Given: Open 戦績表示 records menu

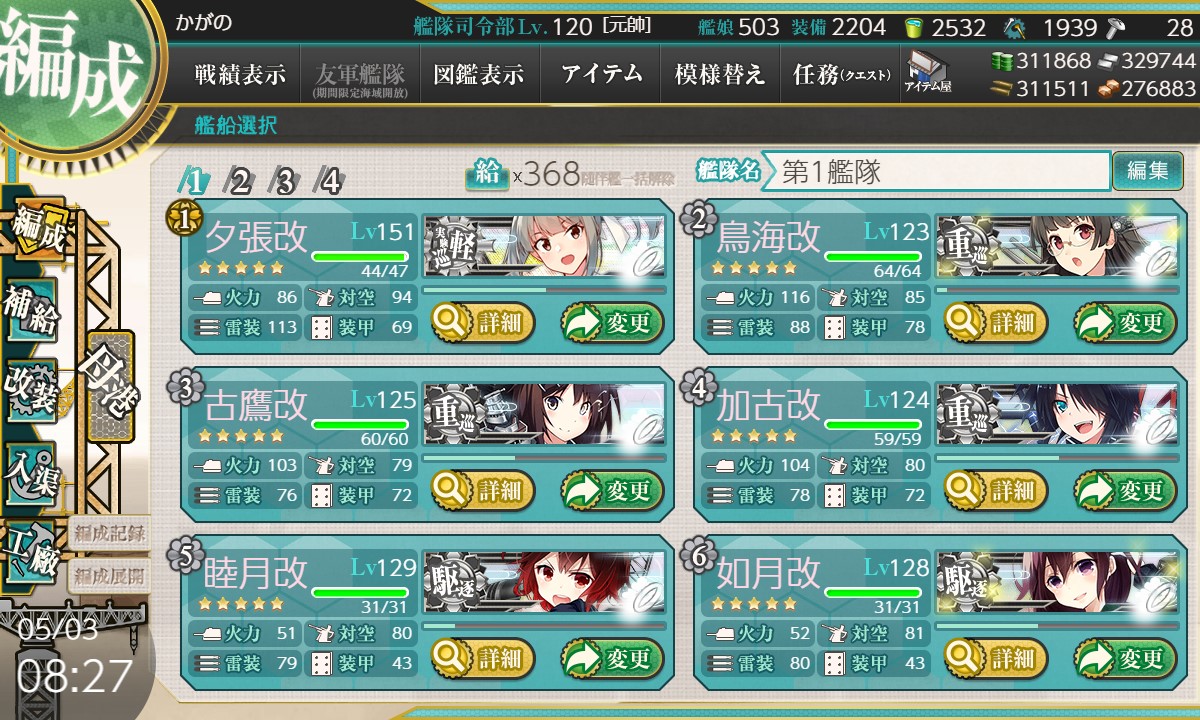Looking at the screenshot, I should click(240, 75).
